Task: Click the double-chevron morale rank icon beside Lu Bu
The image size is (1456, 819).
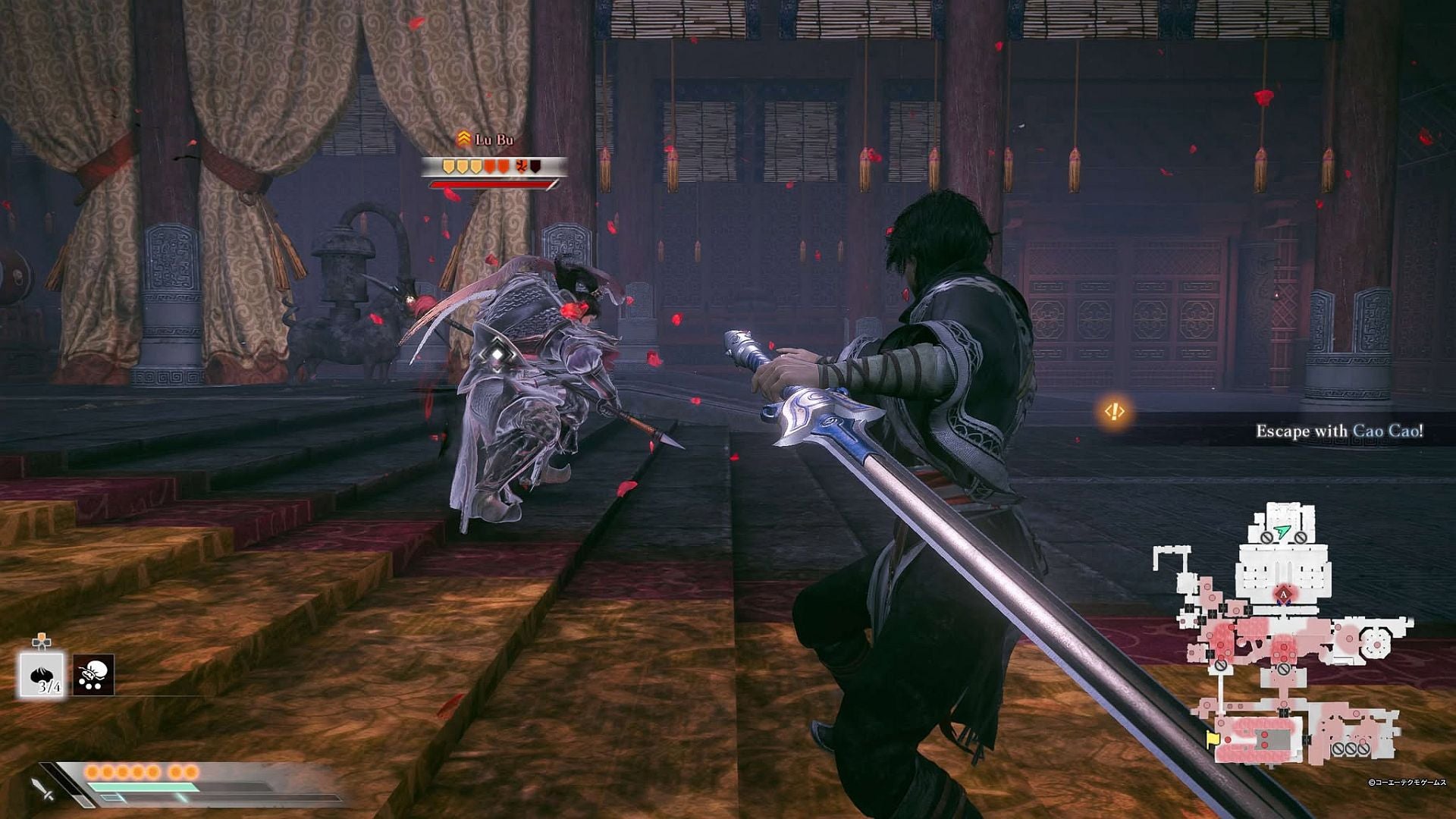Action: tap(463, 137)
